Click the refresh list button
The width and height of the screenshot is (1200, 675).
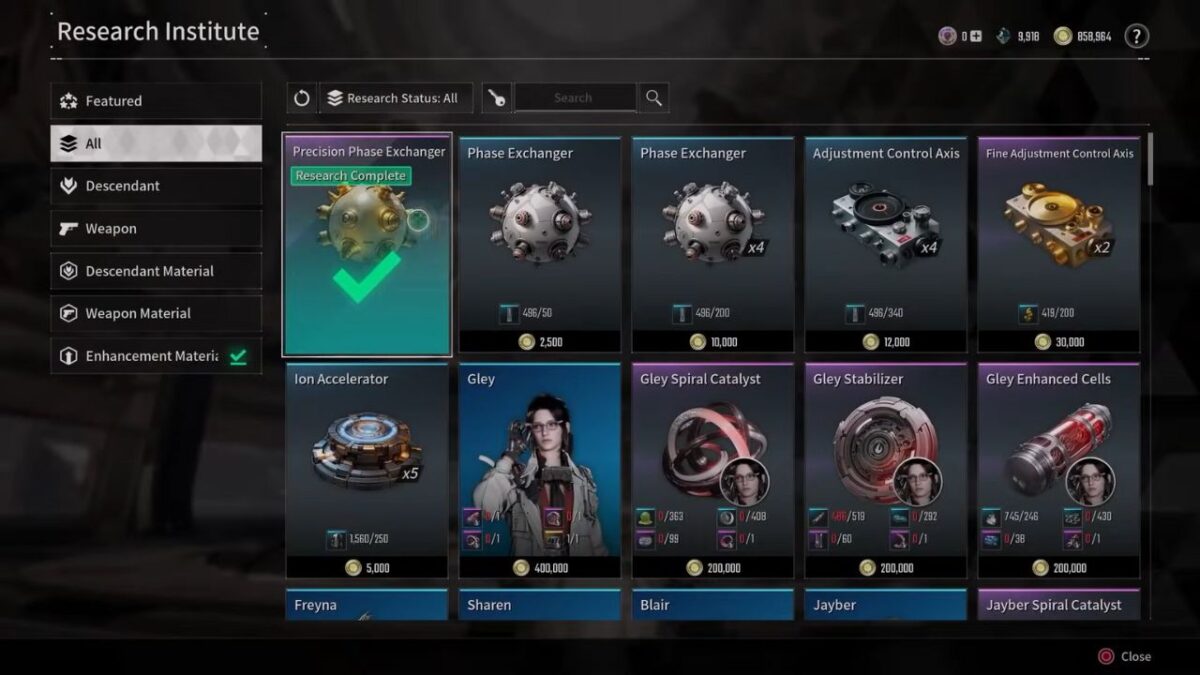(x=302, y=98)
